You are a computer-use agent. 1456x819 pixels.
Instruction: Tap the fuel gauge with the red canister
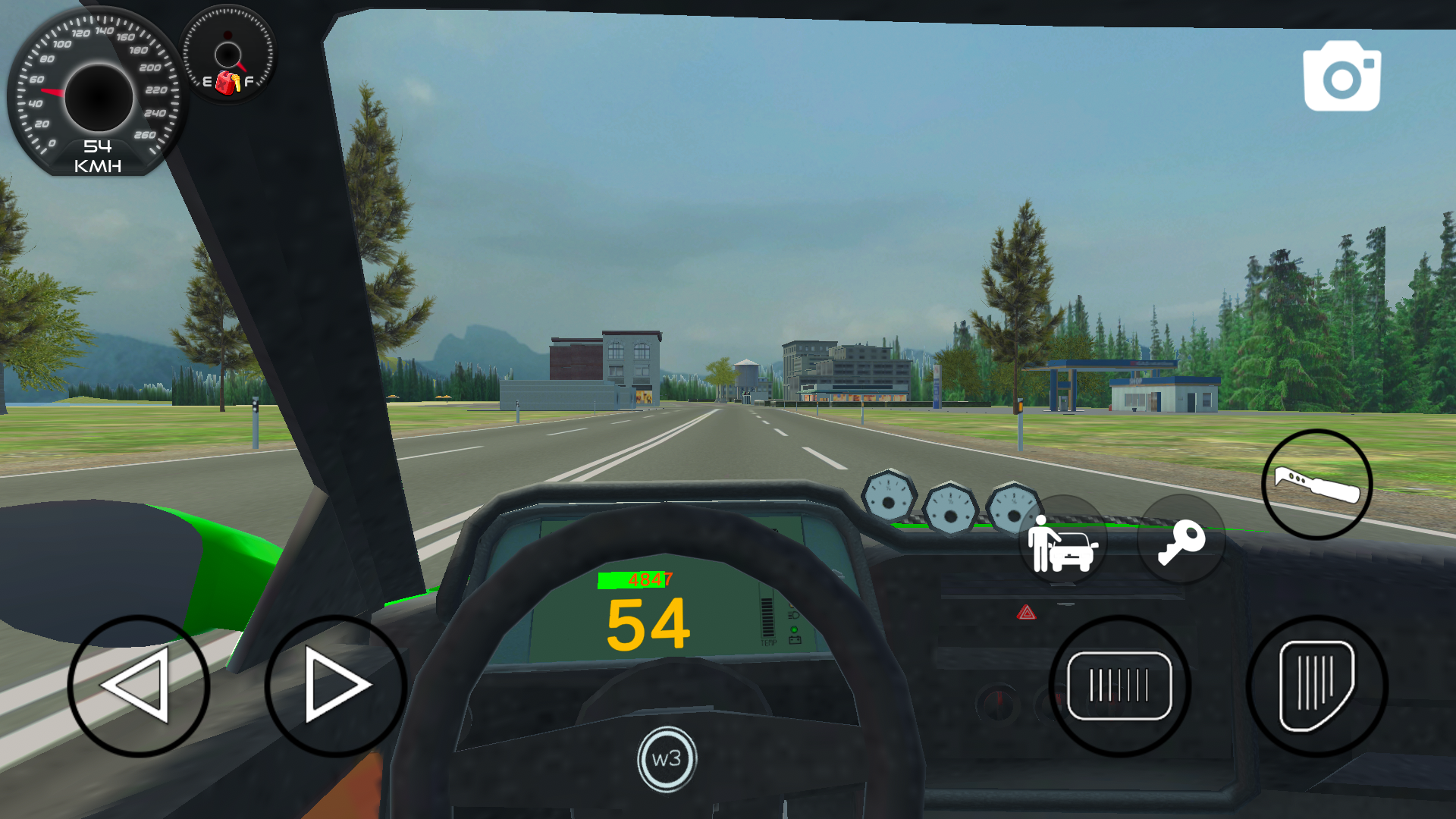226,53
